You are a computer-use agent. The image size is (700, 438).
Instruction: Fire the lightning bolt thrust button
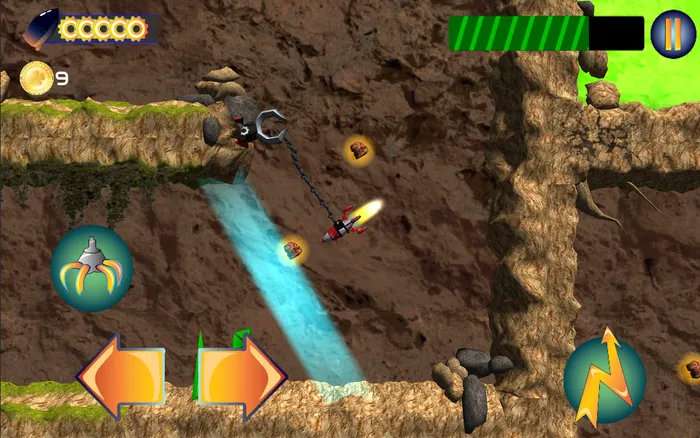click(604, 378)
